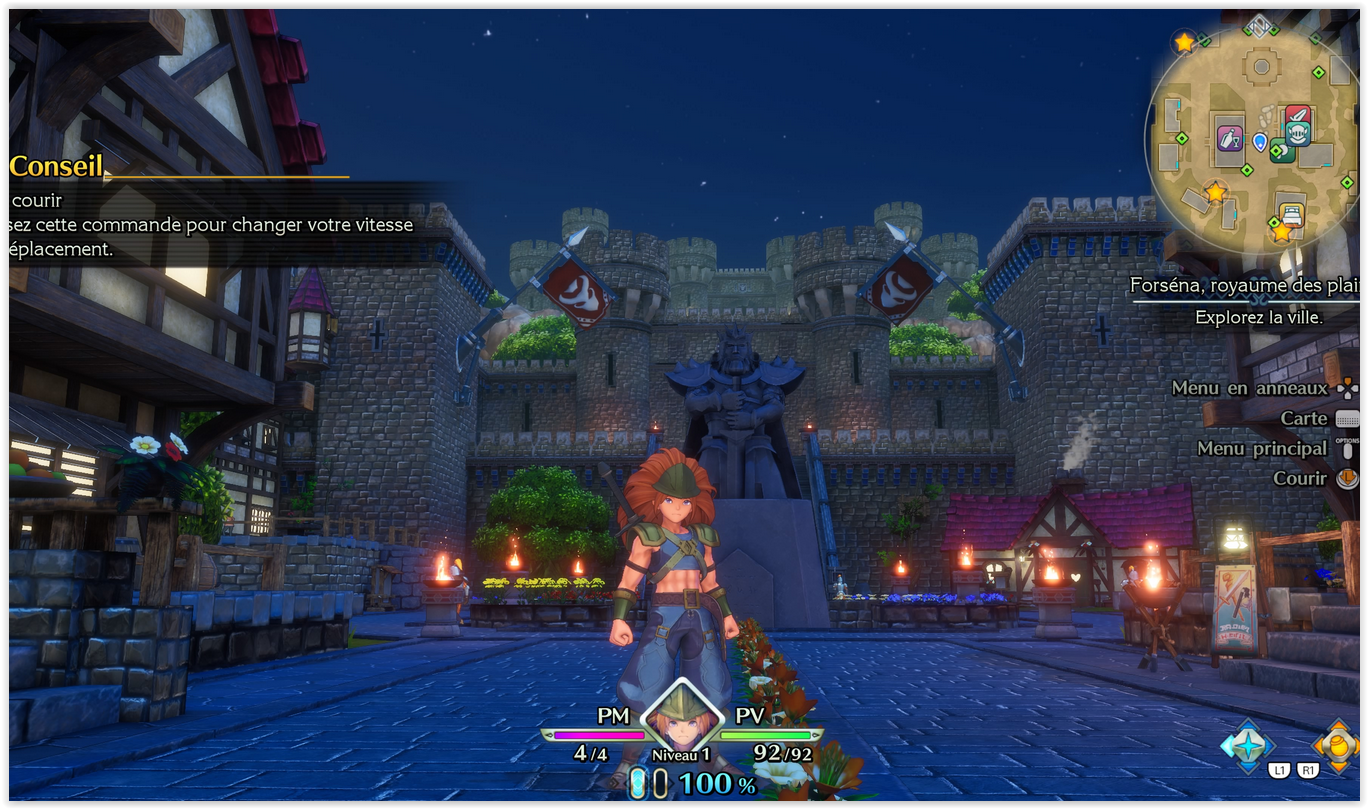Activate the blue star class skill shortcut
1368x809 pixels.
point(1247,744)
